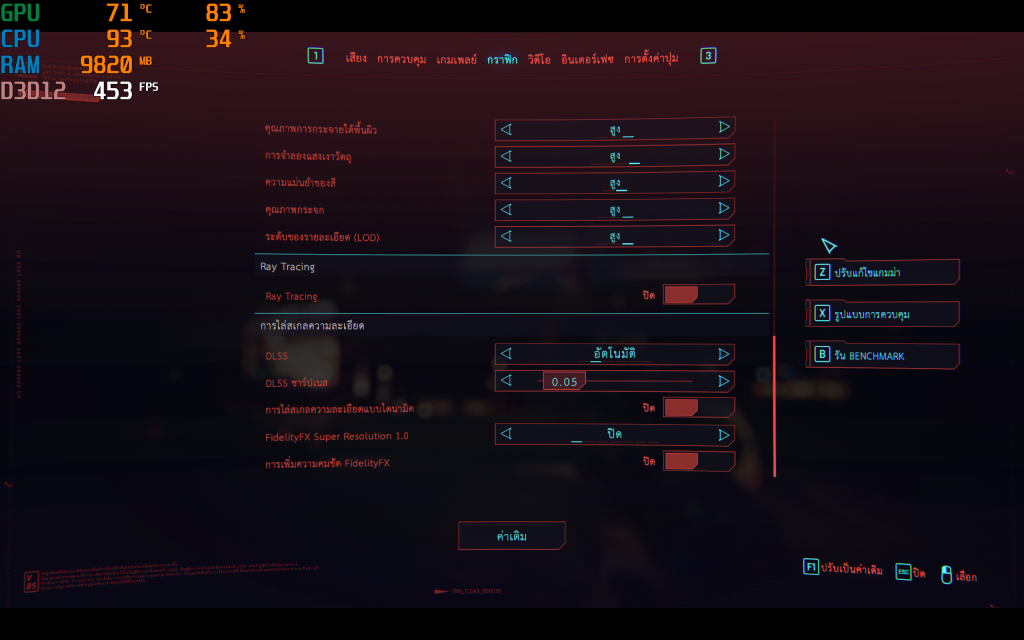Open the การควบคุม (Controls) tab
The height and width of the screenshot is (640, 1024).
tap(401, 59)
